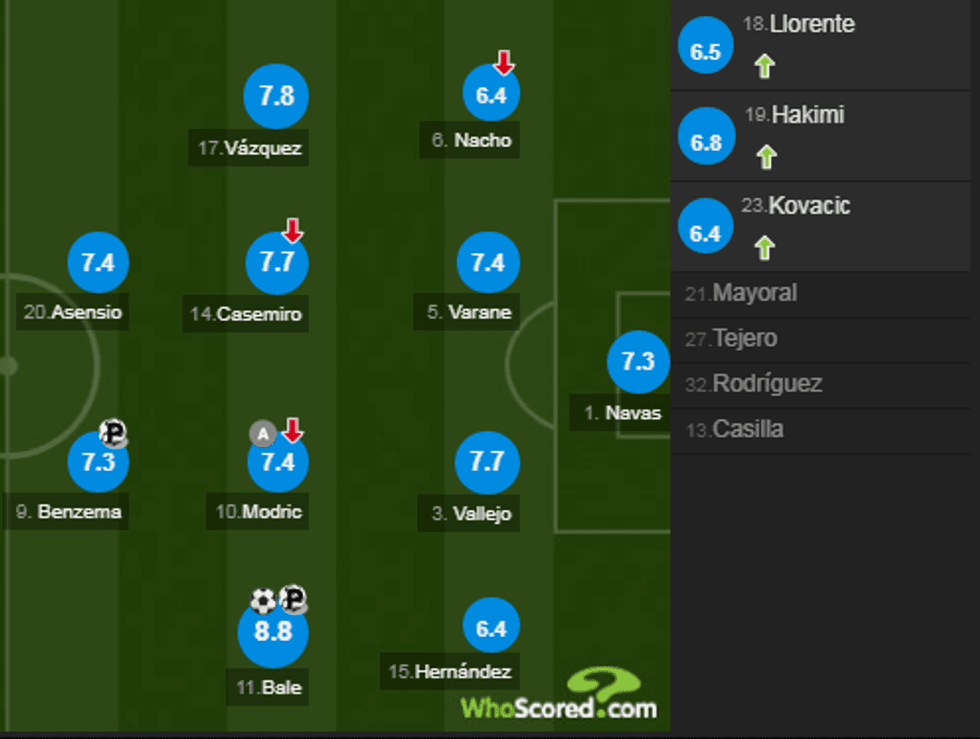The height and width of the screenshot is (739, 980).
Task: Select Nacho's 6.4 rating circle
Action: (x=491, y=96)
